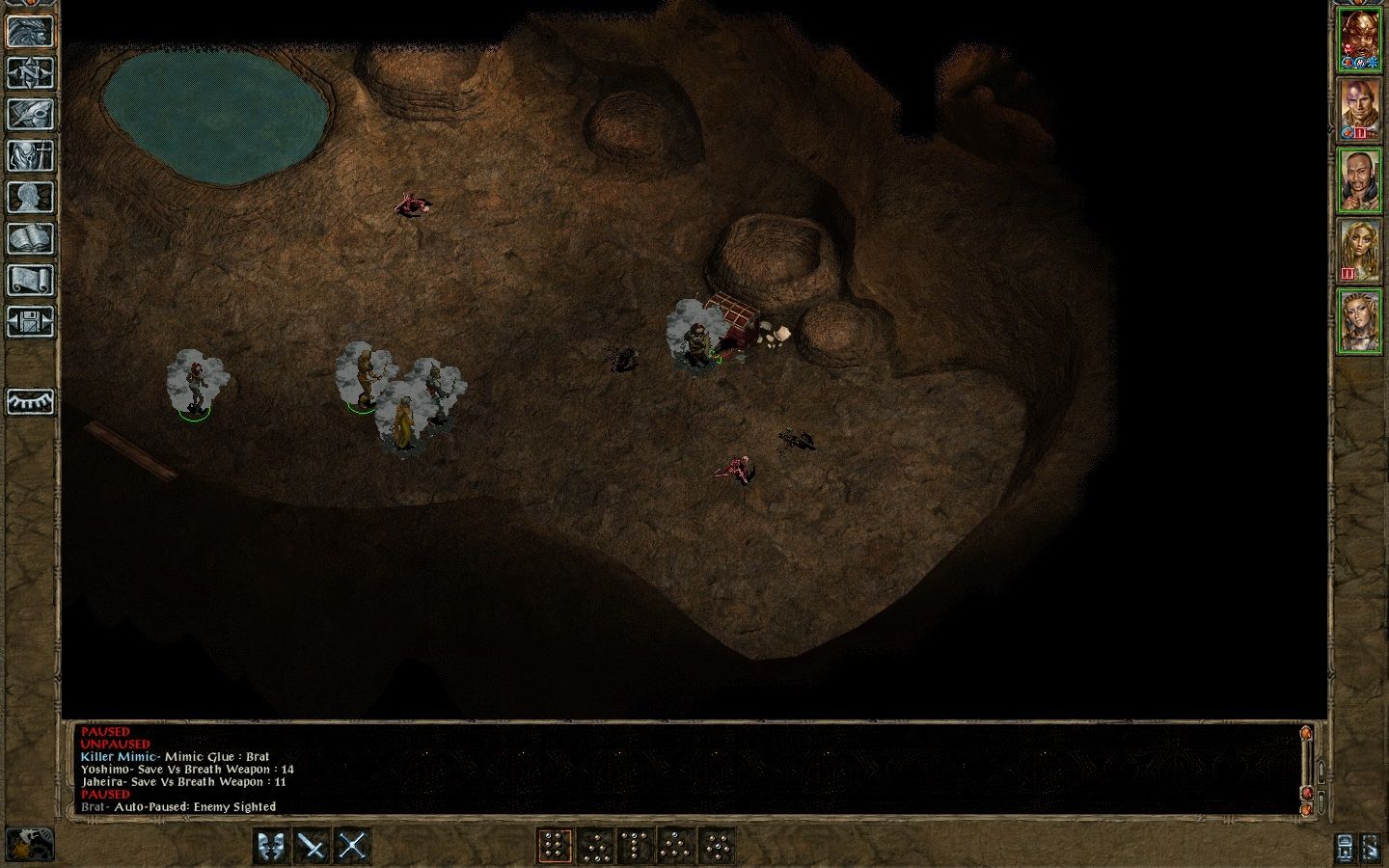Select the bottom party portrait

pyautogui.click(x=1359, y=321)
